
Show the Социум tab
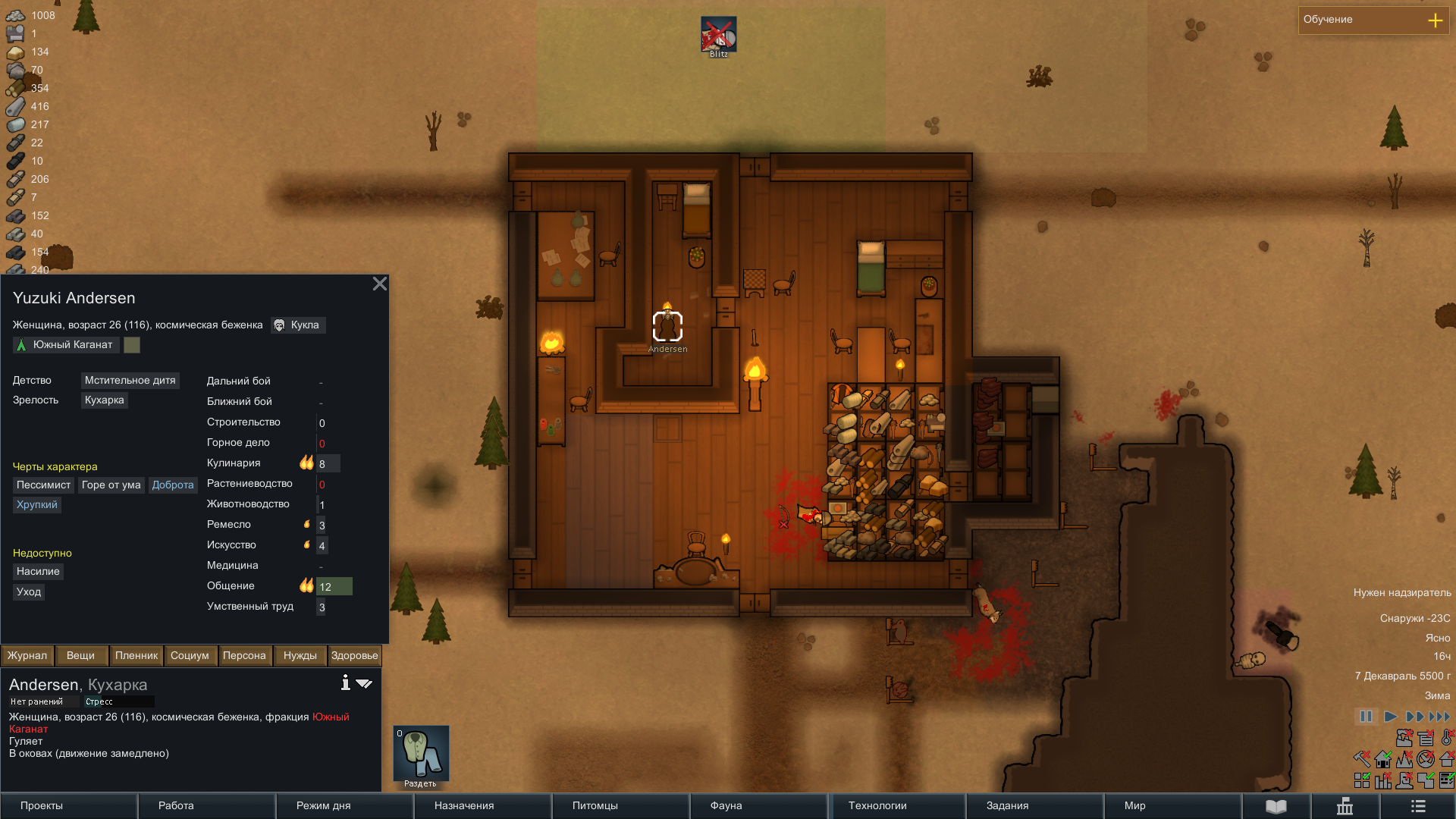coord(190,655)
